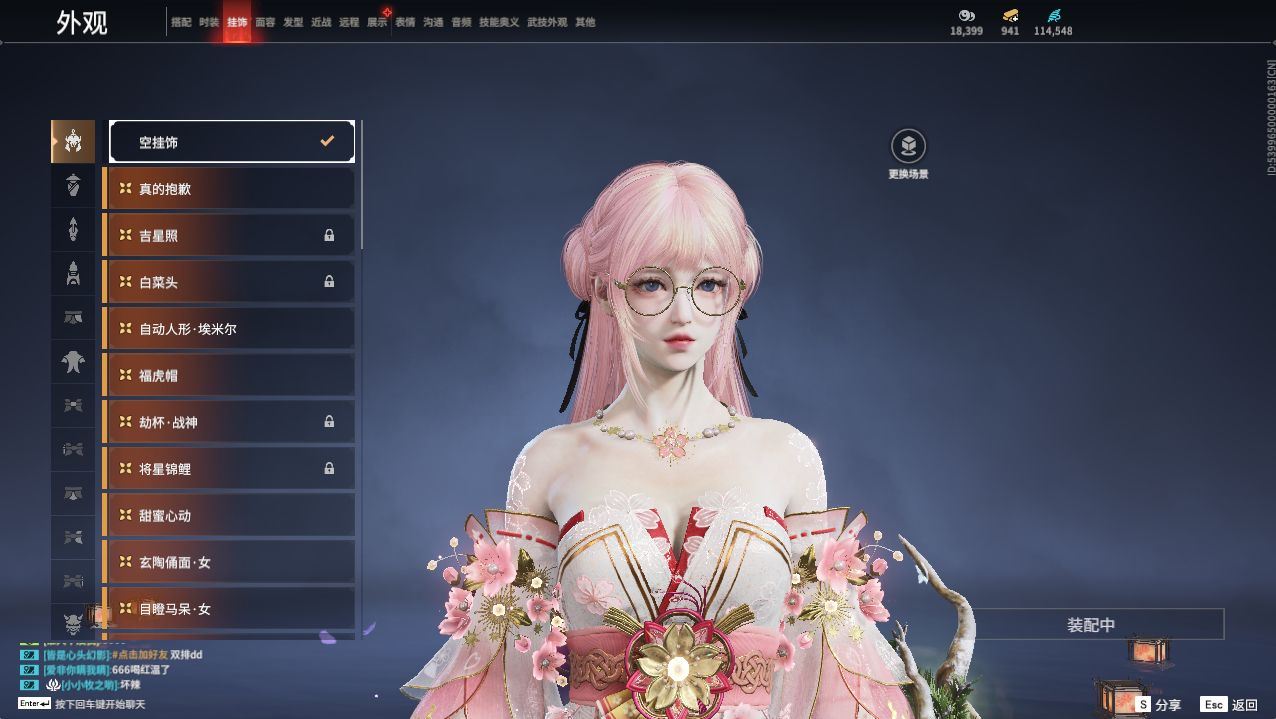
Task: Click the 装配中 equip button
Action: click(1091, 625)
